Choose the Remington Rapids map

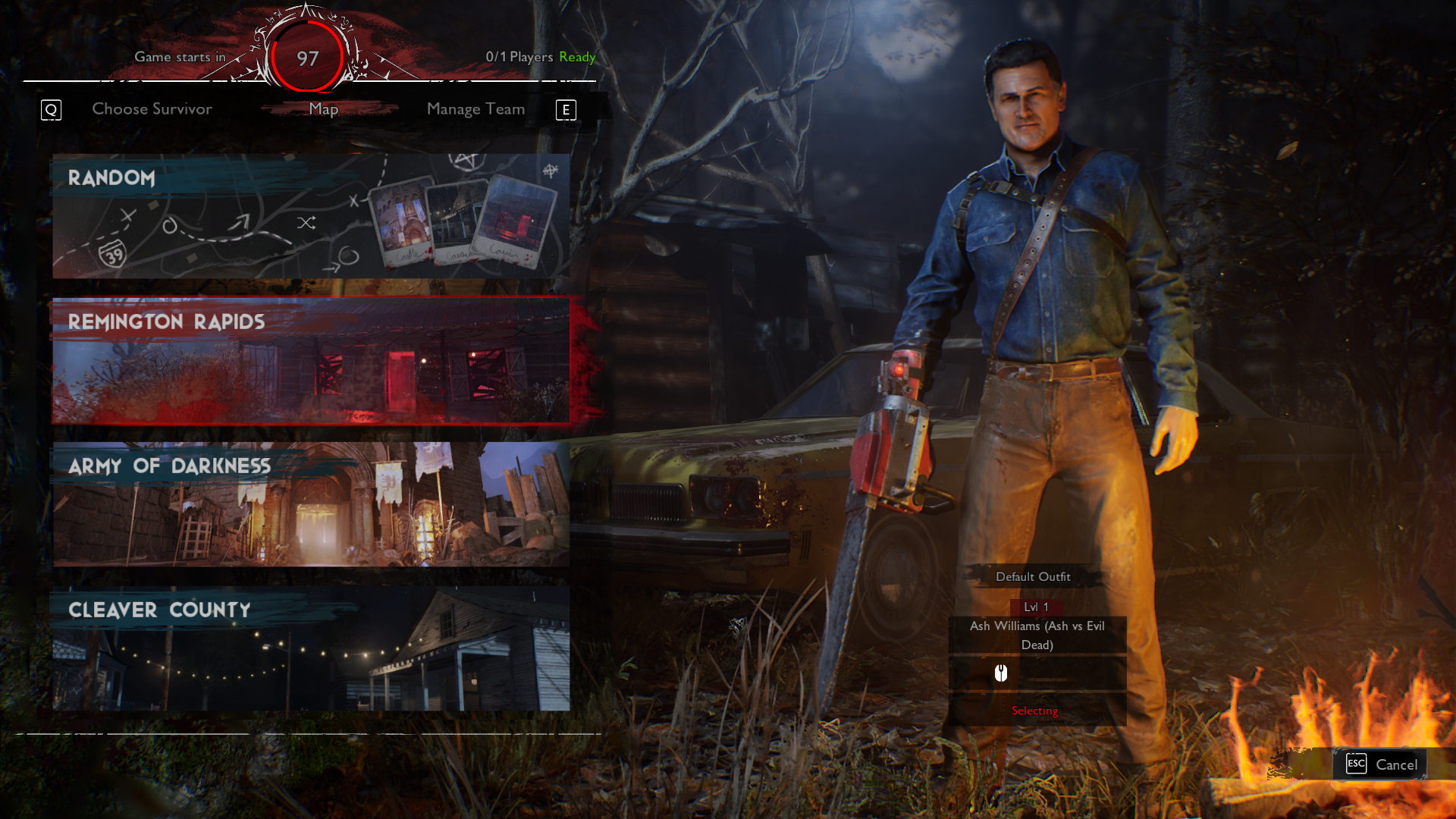311,361
